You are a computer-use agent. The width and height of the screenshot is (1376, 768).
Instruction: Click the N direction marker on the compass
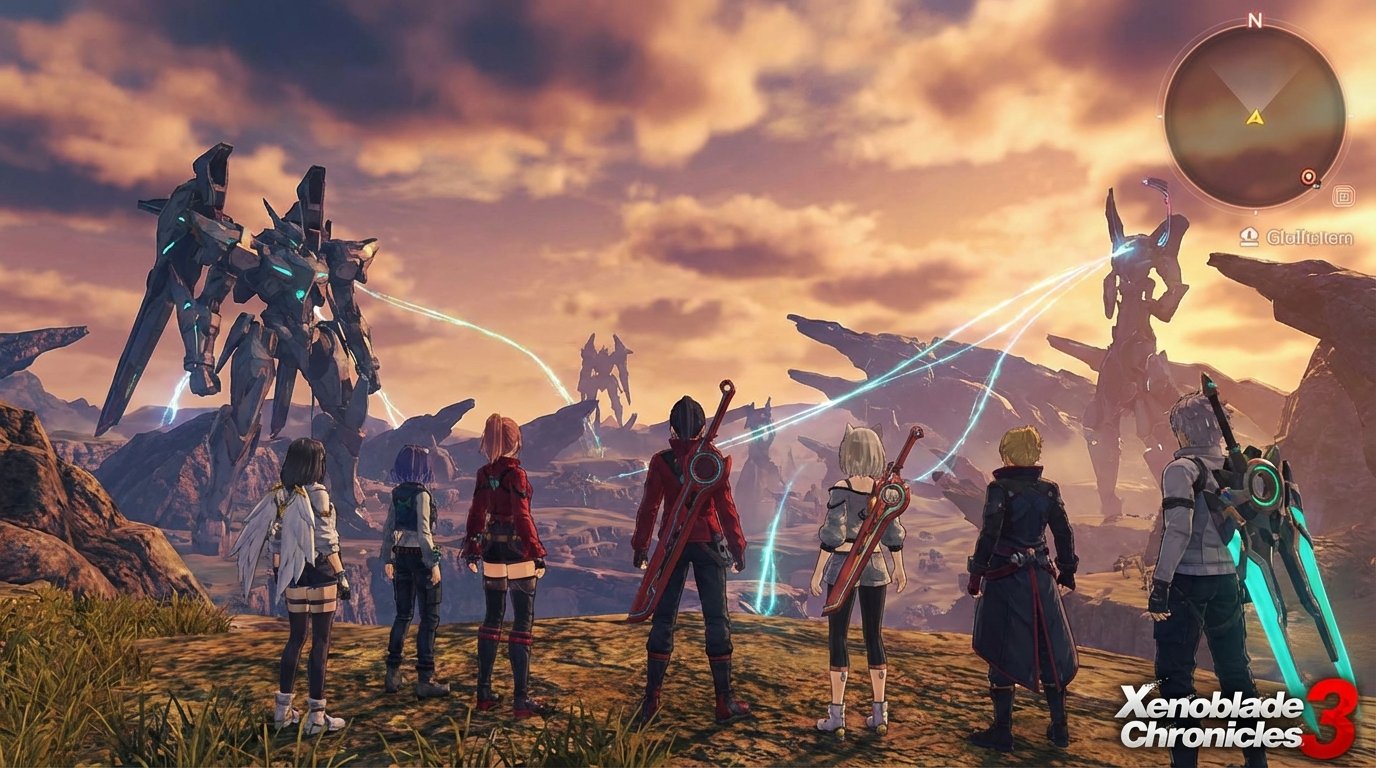pyautogui.click(x=1256, y=20)
